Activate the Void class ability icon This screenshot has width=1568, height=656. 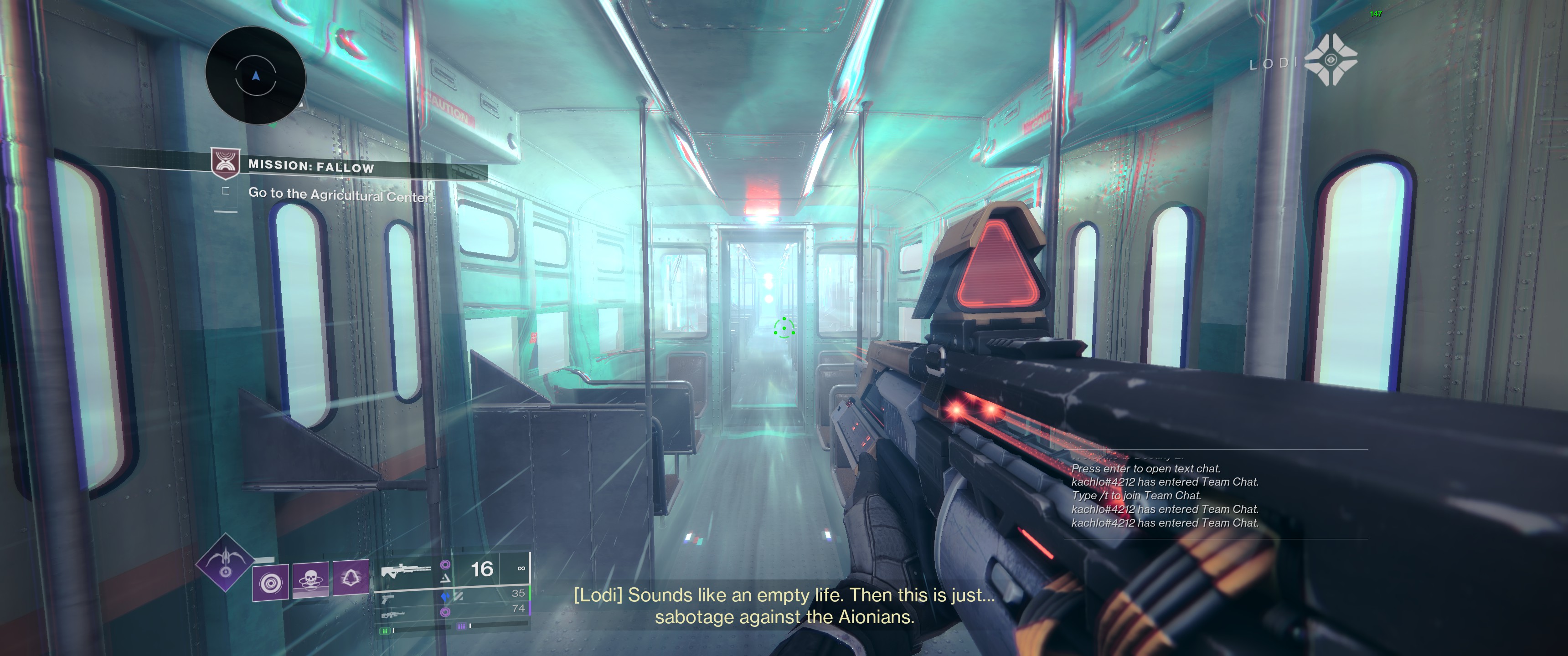[351, 577]
